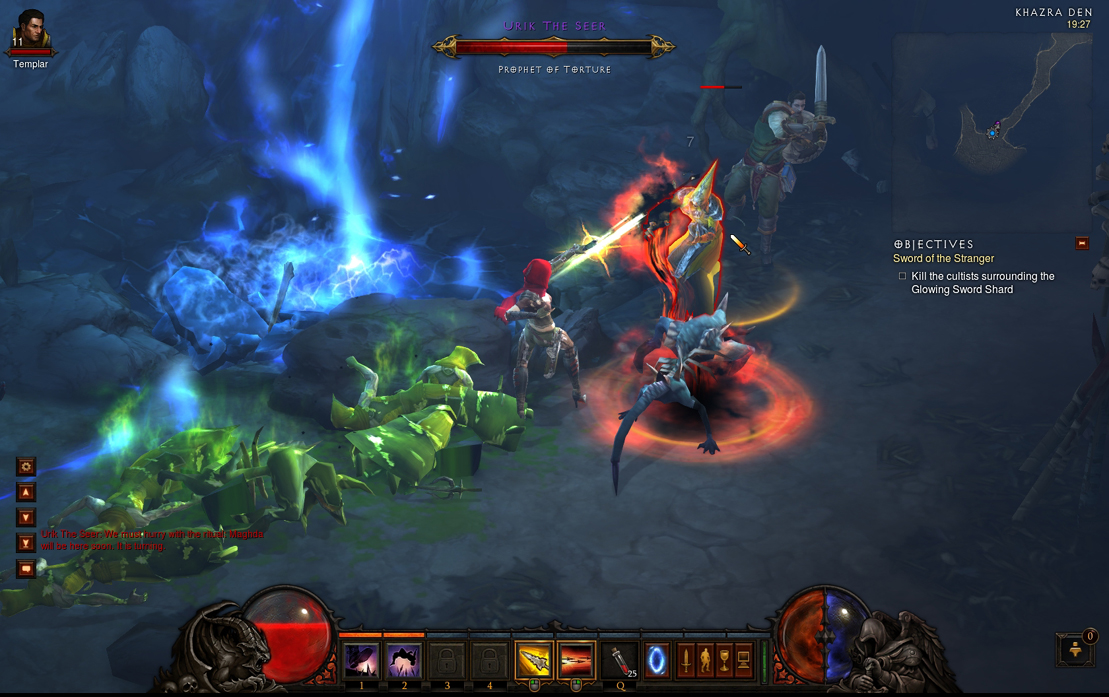
Task: Open the skills menu with the sword icon
Action: point(686,660)
